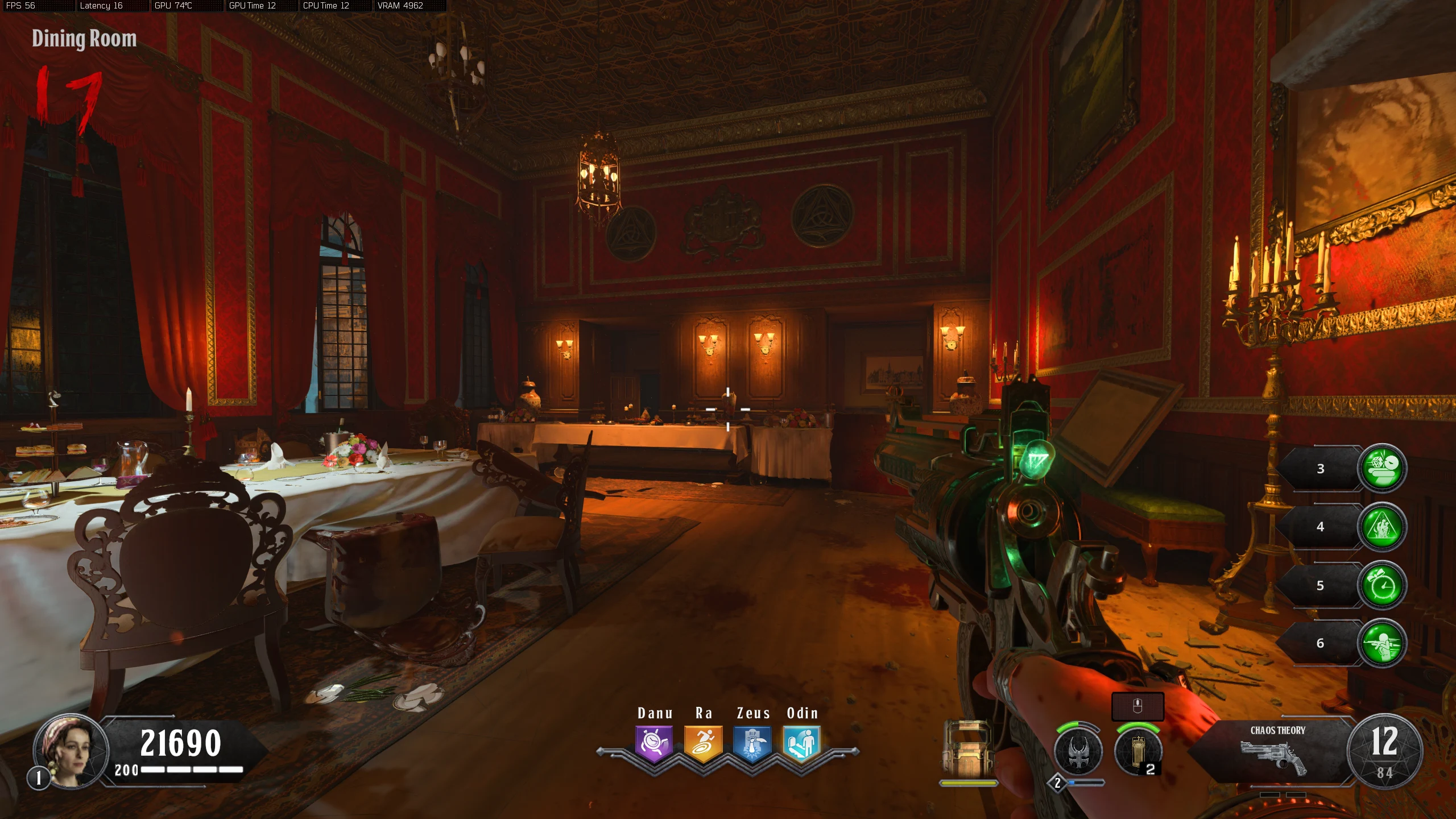Activate the dice-and-clock elixir in slot 3
Screen dimensions: 1456x819
1382,468
